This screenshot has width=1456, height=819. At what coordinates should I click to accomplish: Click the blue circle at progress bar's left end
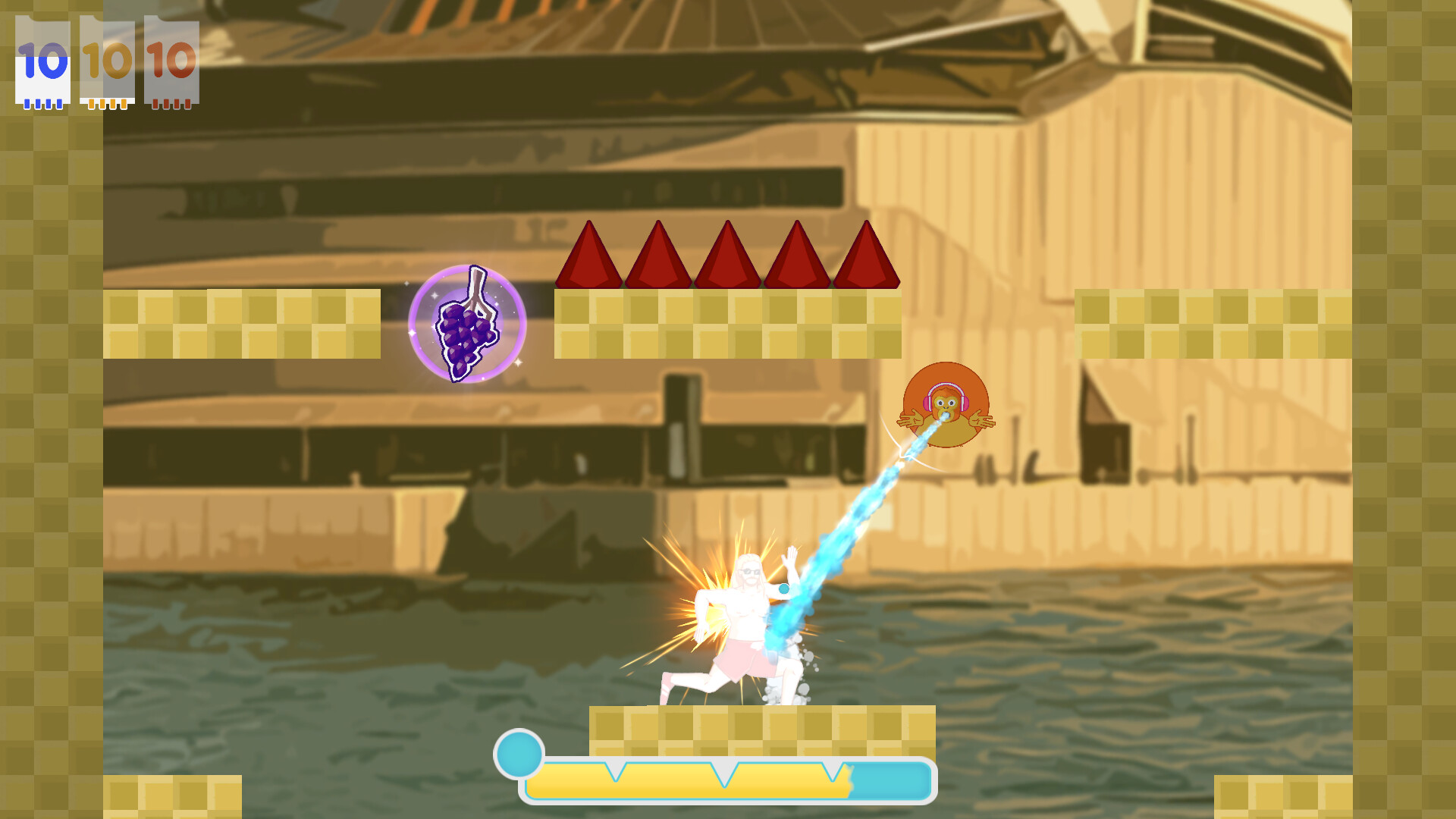(x=519, y=753)
